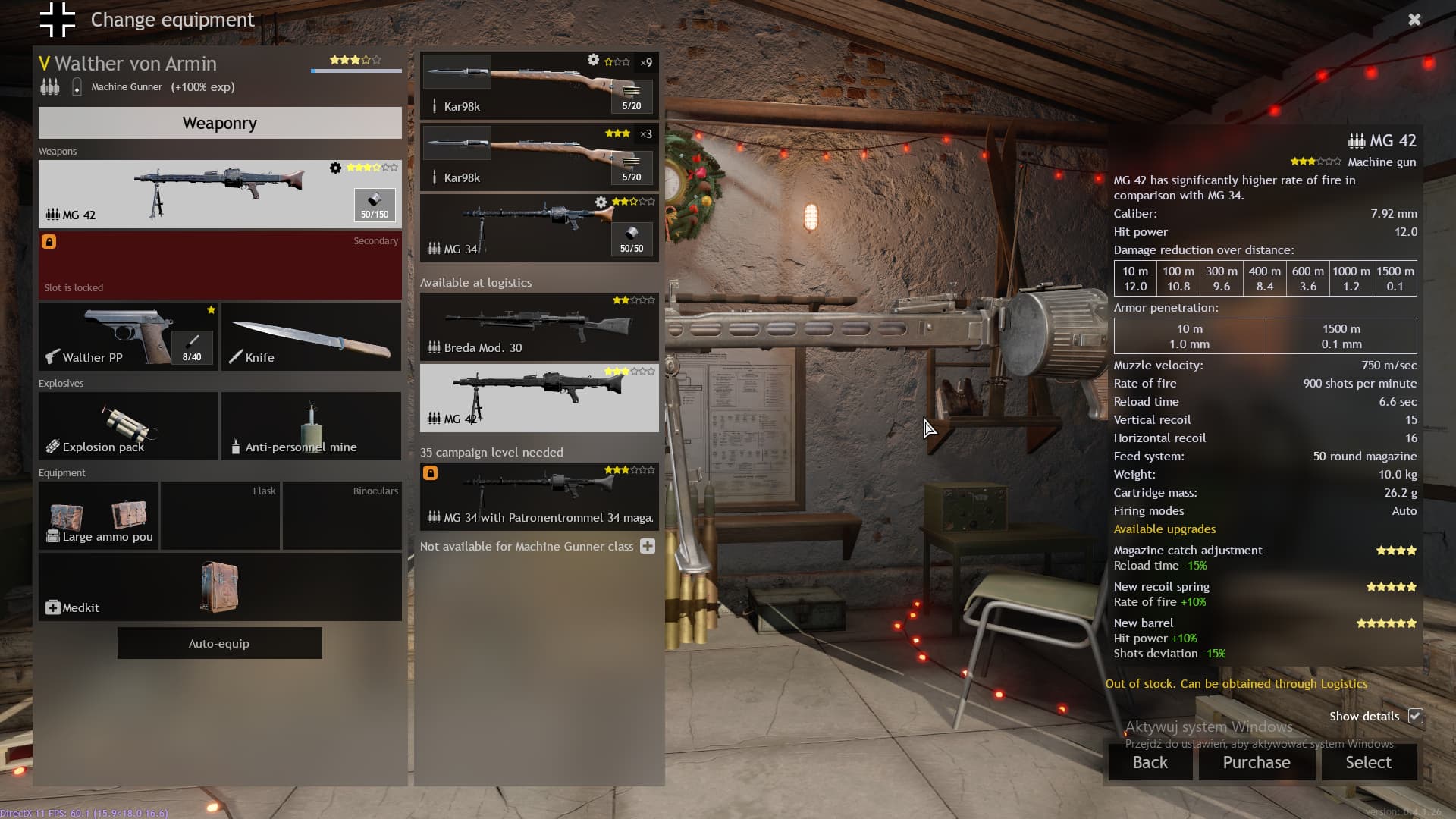1456x819 pixels.
Task: Go Back from equipment screen
Action: click(1150, 762)
